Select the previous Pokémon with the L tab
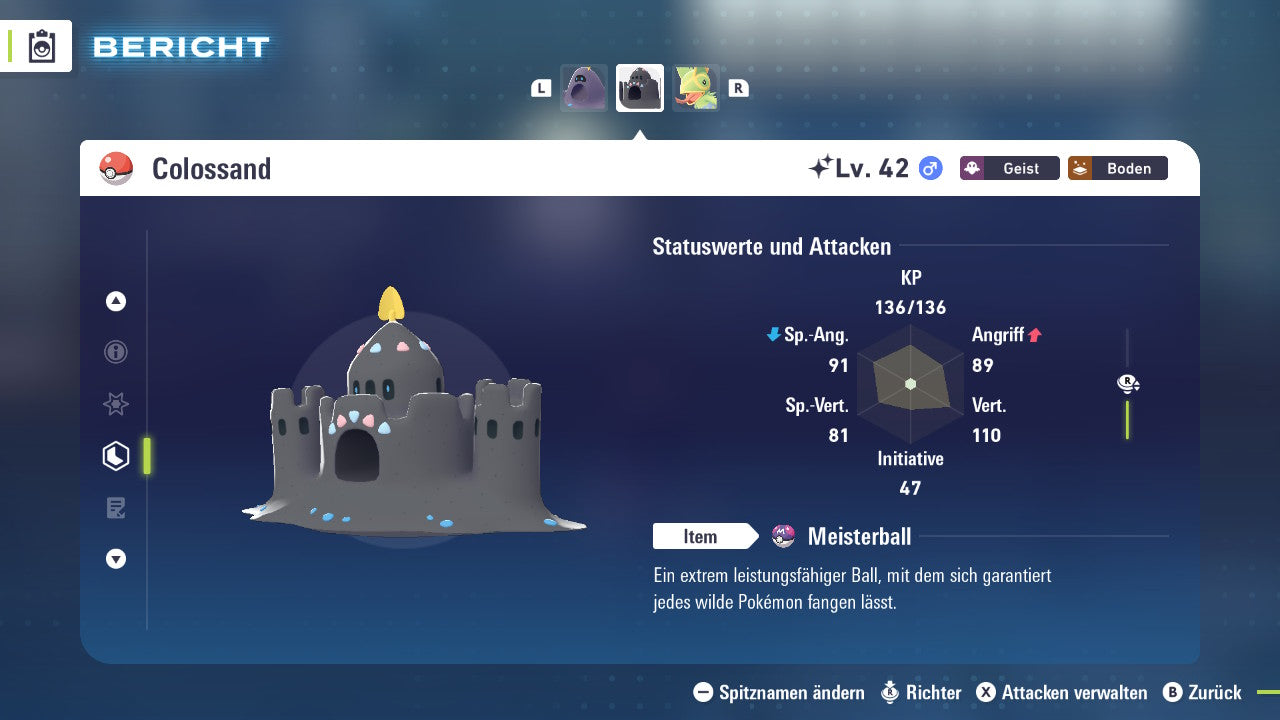The image size is (1280, 720). coord(541,87)
